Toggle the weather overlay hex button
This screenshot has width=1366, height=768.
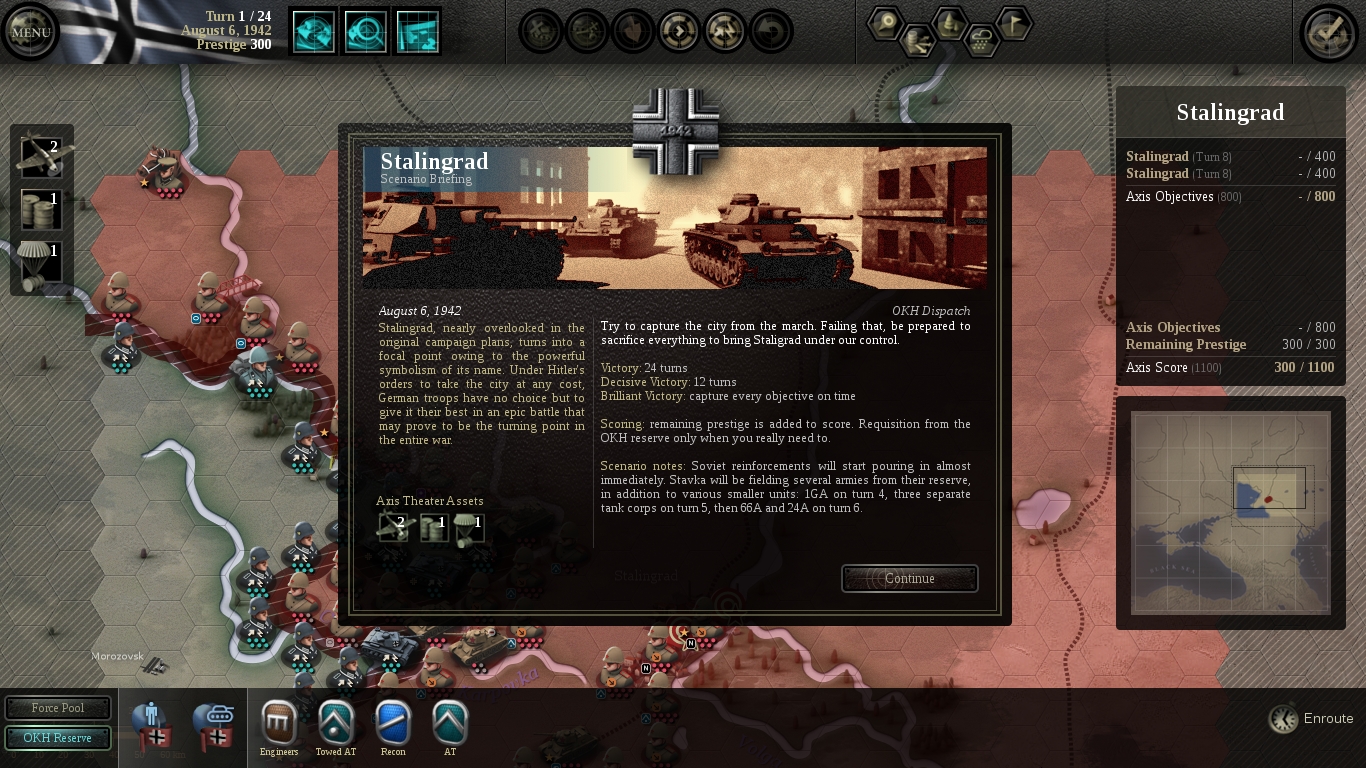click(x=982, y=40)
